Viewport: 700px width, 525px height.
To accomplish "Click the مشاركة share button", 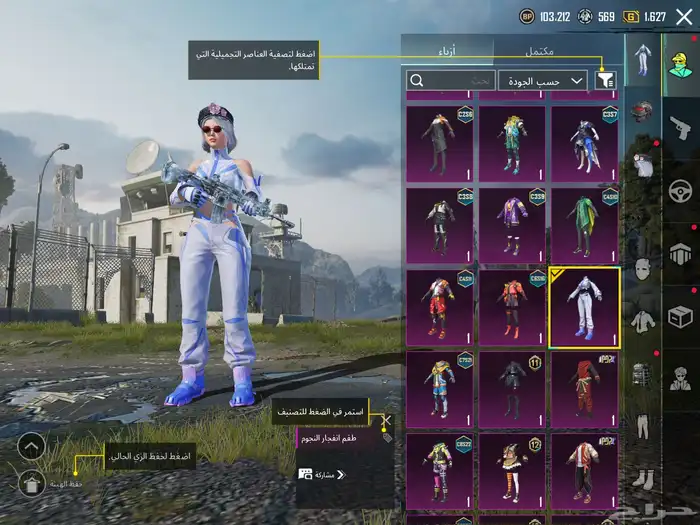I will click(322, 474).
